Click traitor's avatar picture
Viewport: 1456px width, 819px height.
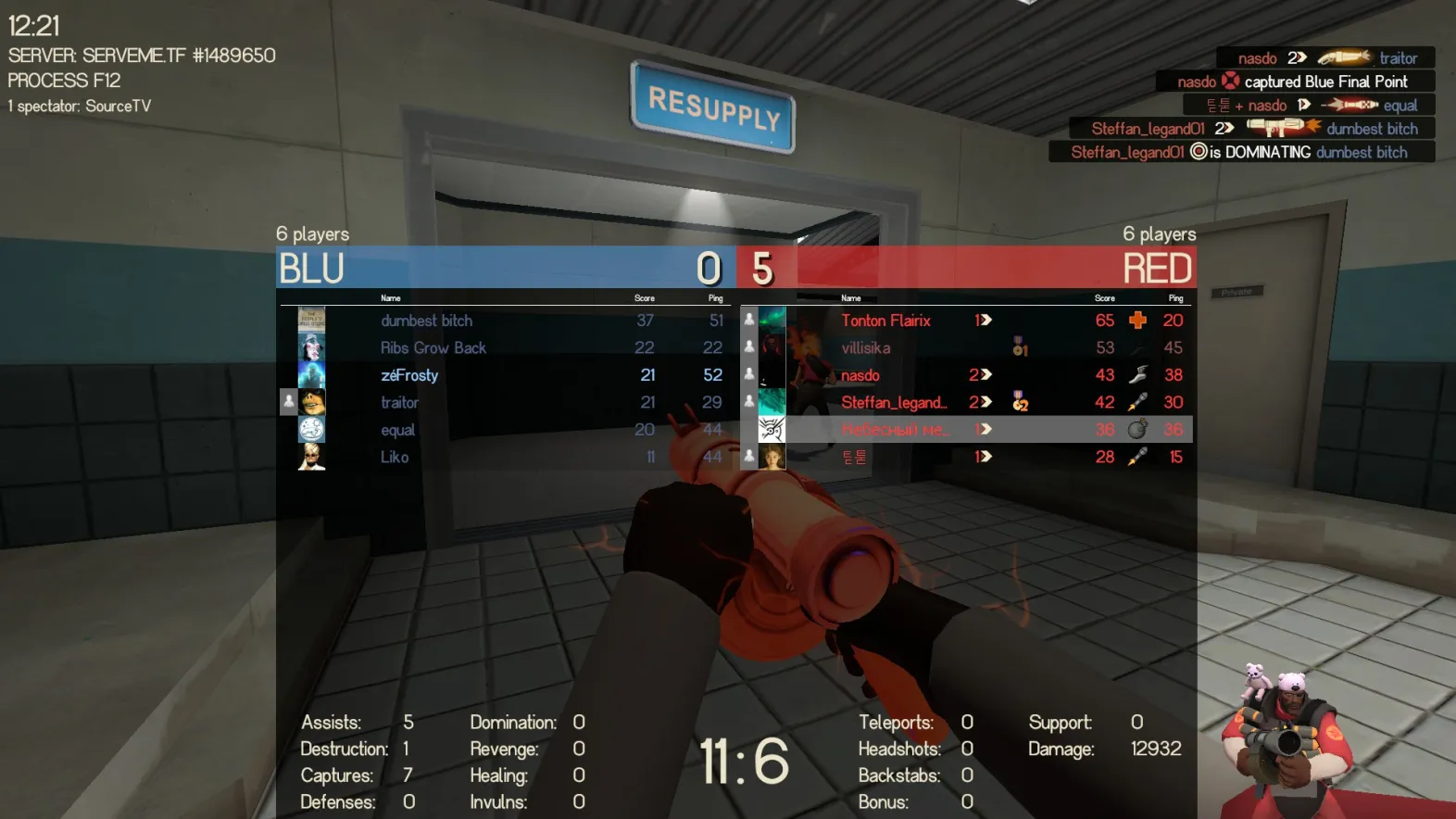(312, 402)
